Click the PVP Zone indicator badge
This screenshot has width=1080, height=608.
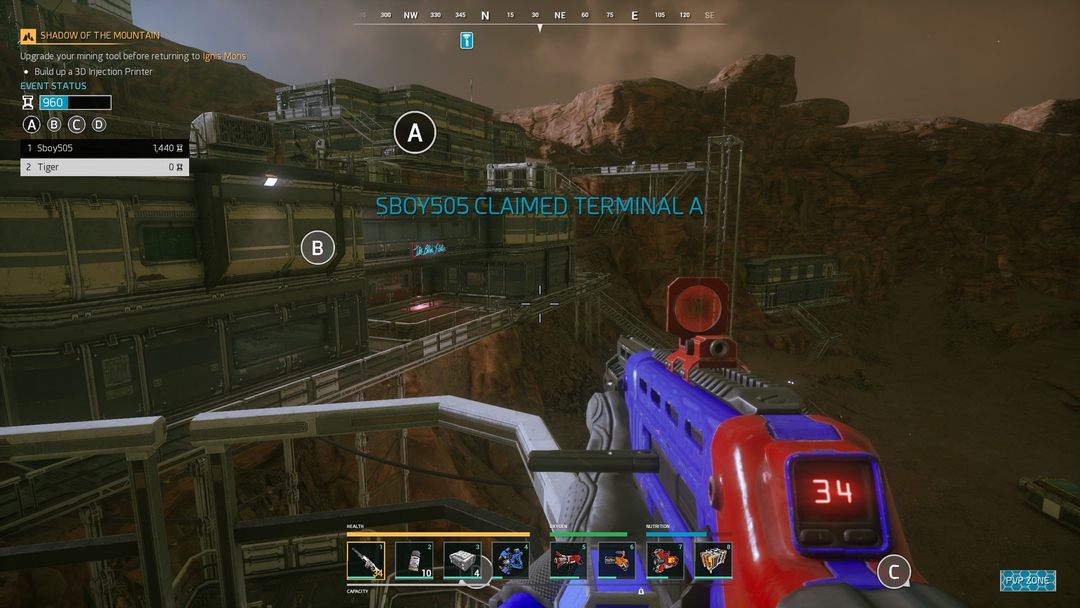(1027, 580)
